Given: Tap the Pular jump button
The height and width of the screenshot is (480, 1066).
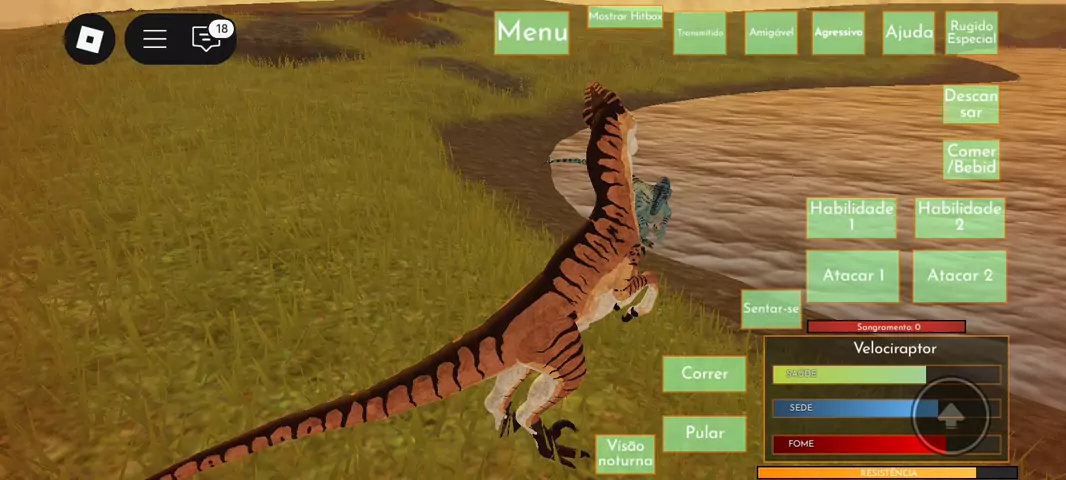Looking at the screenshot, I should pyautogui.click(x=704, y=433).
